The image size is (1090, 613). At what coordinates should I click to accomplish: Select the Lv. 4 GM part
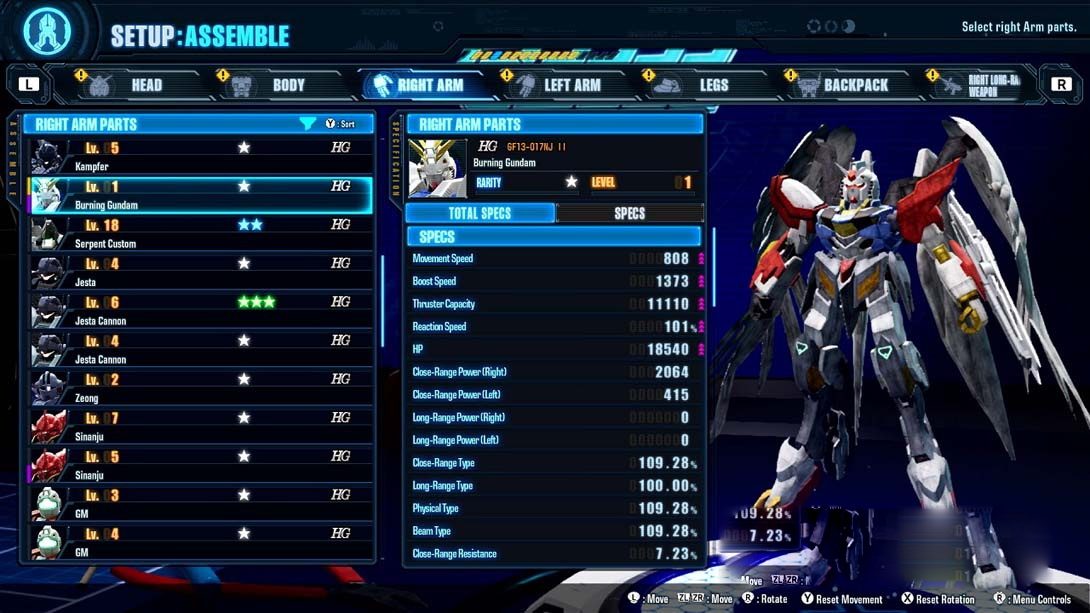point(200,543)
